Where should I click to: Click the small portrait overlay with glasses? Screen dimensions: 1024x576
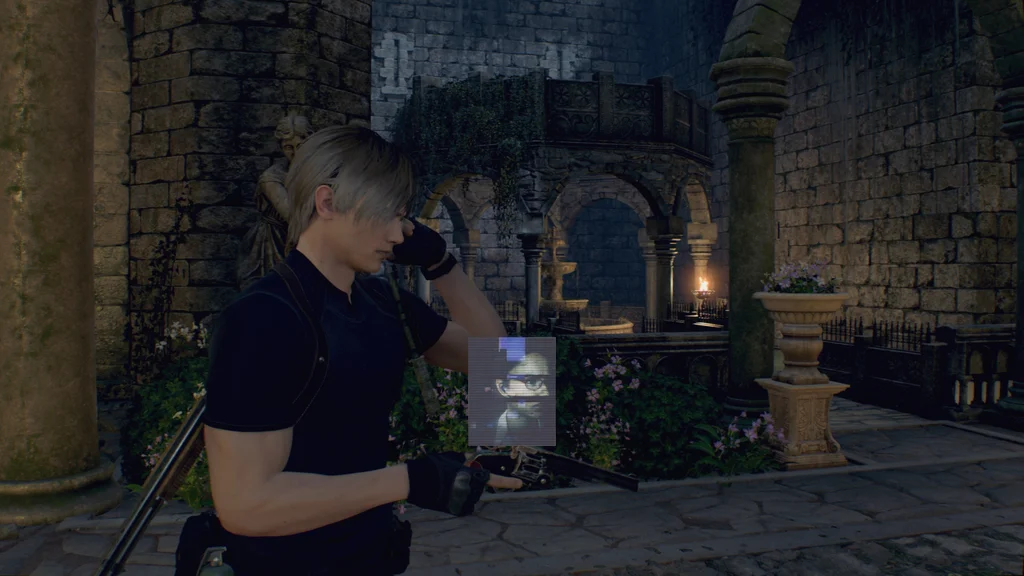[511, 391]
